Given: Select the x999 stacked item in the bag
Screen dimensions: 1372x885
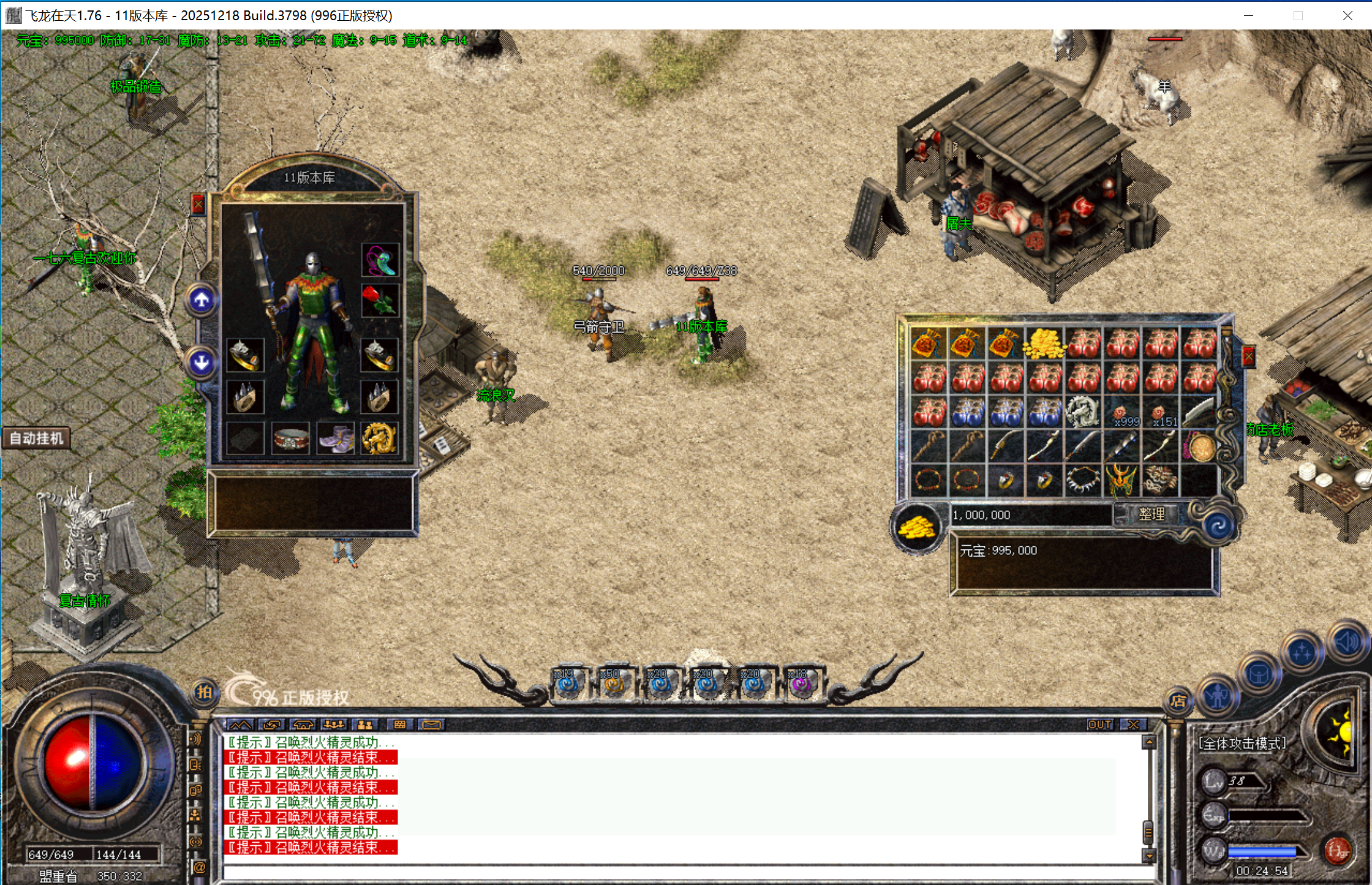Looking at the screenshot, I should point(1122,413).
